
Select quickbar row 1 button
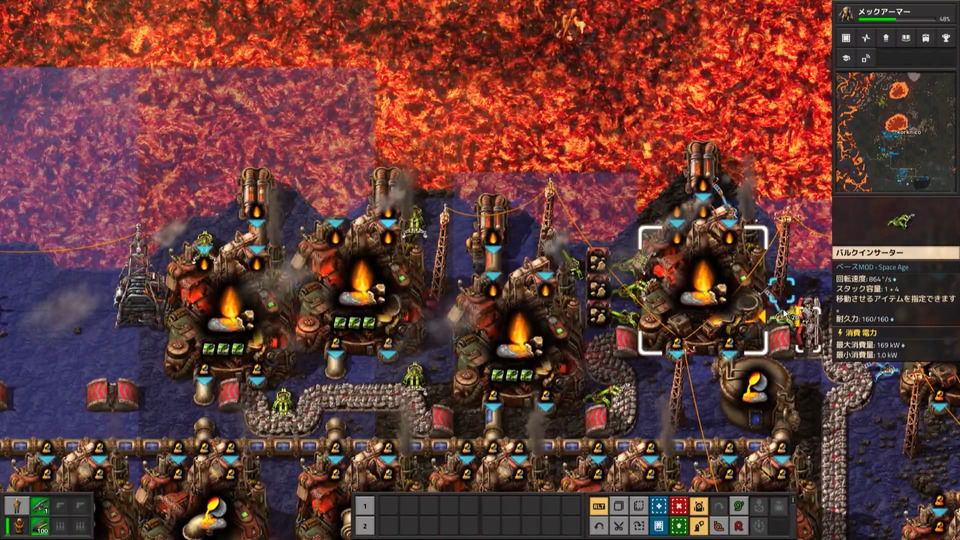[365, 506]
